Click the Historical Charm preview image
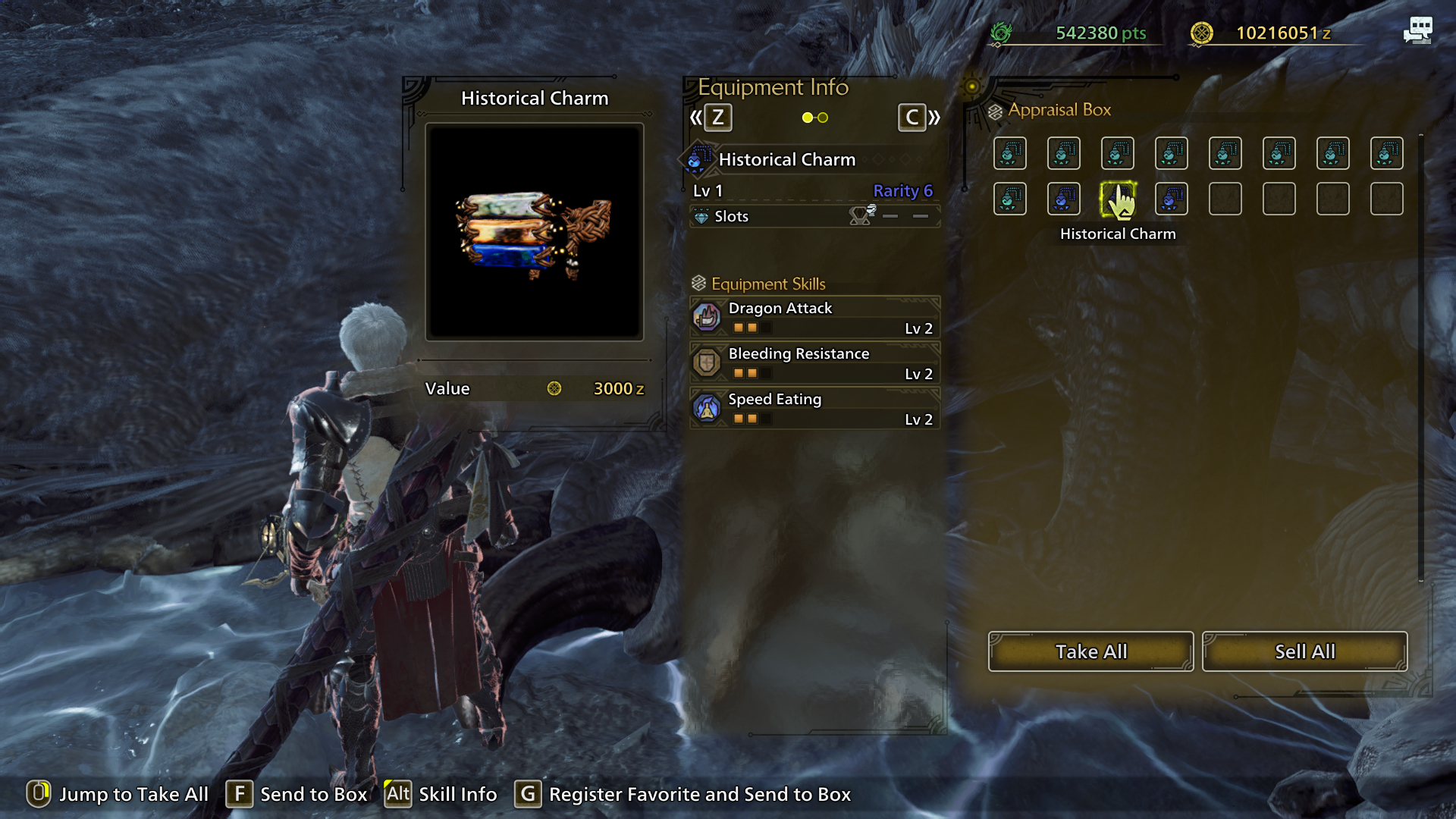Screen dimensions: 1456x819 pyautogui.click(x=535, y=232)
